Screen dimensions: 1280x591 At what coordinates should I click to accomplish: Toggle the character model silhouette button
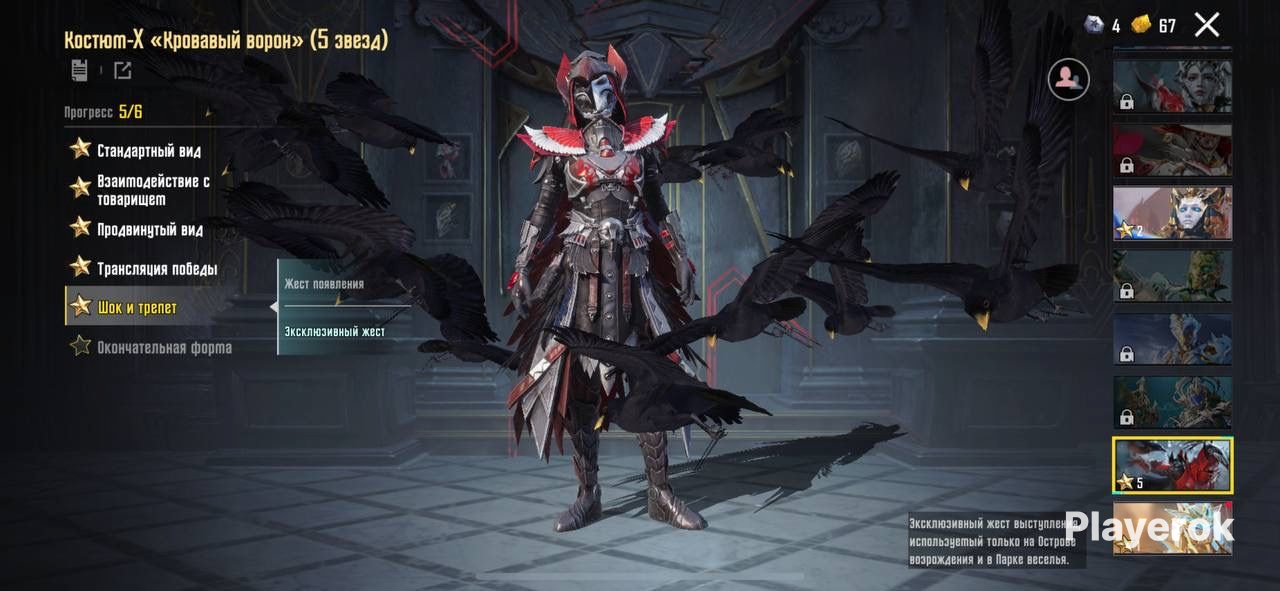coord(1068,79)
